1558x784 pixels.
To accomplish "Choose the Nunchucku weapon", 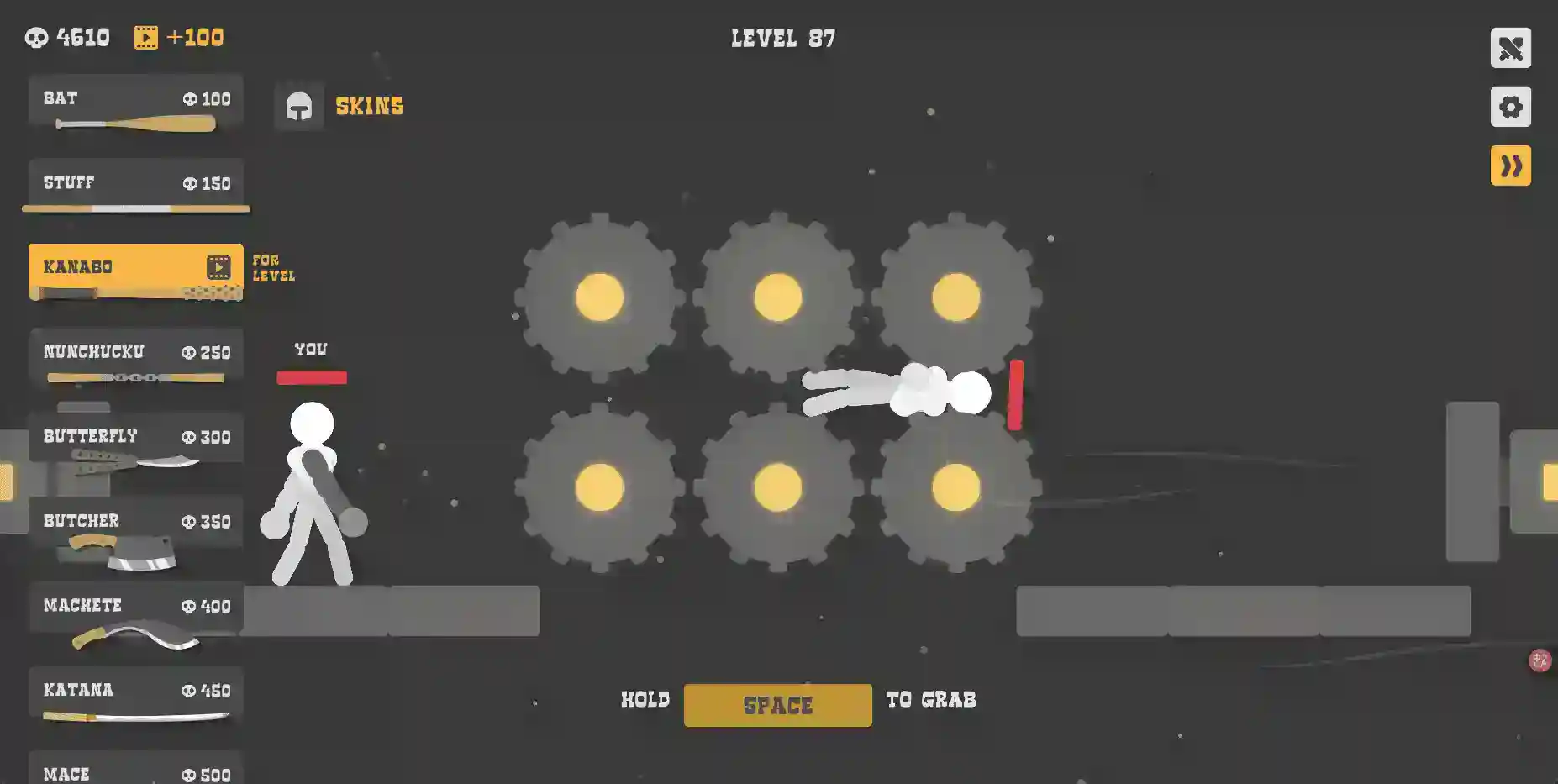I will pos(135,357).
